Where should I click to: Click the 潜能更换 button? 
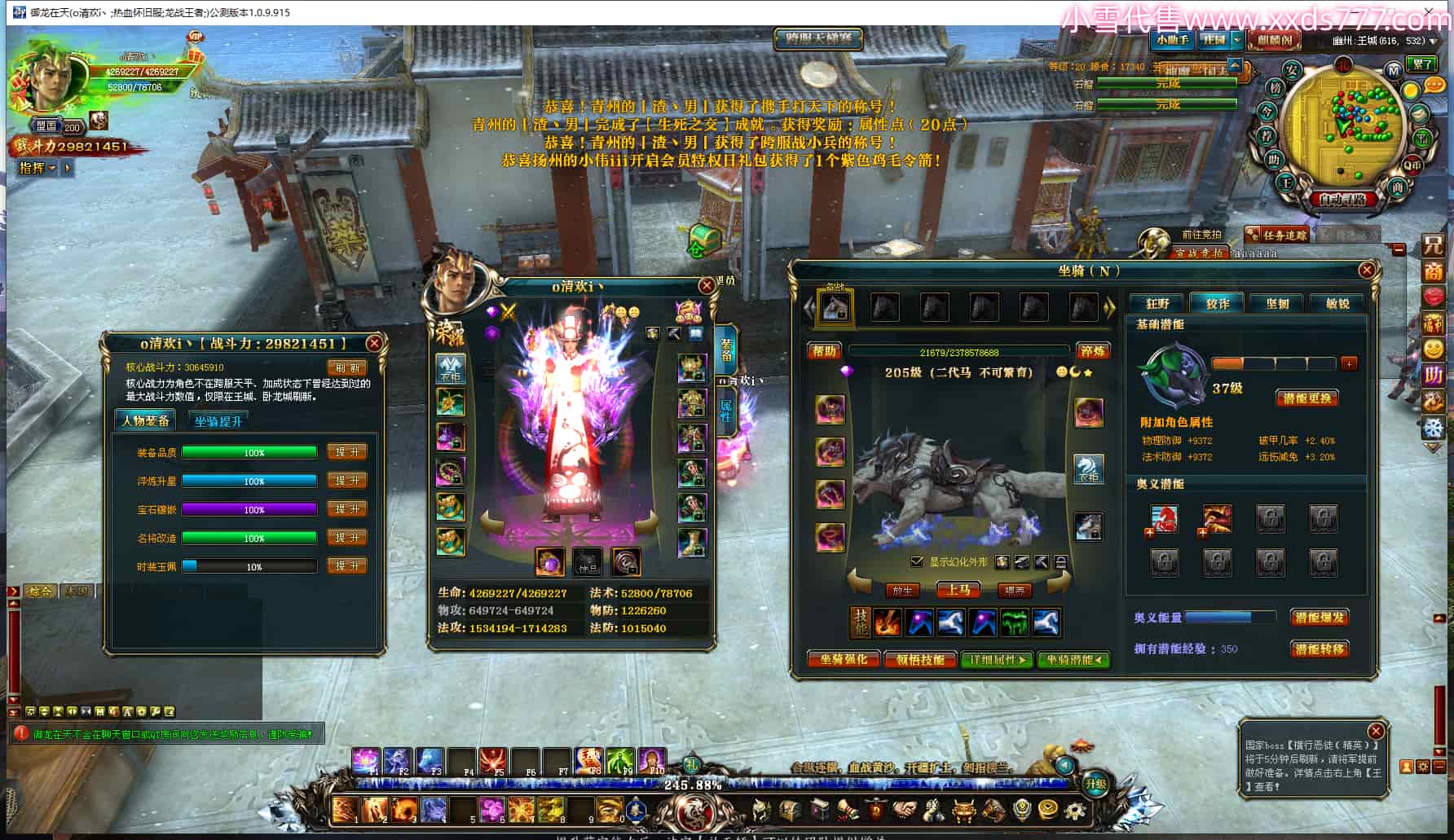1306,398
